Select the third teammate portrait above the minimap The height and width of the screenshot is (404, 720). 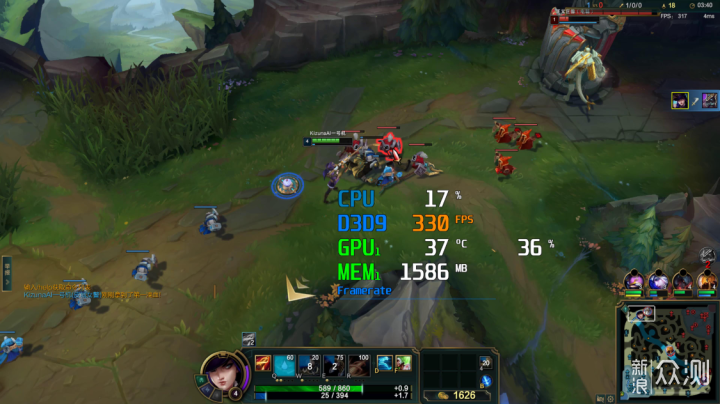(x=682, y=281)
